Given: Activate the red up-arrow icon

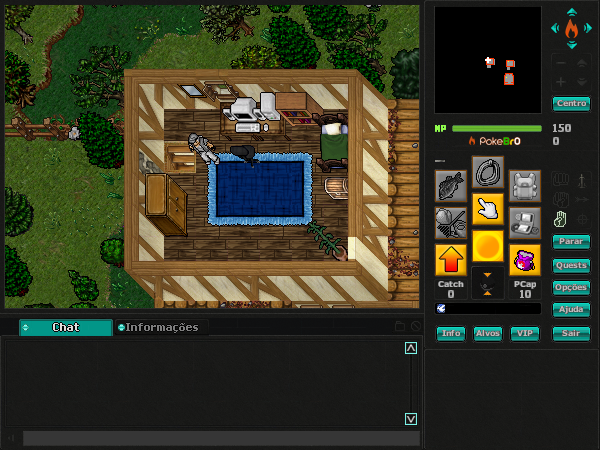Looking at the screenshot, I should [450, 260].
